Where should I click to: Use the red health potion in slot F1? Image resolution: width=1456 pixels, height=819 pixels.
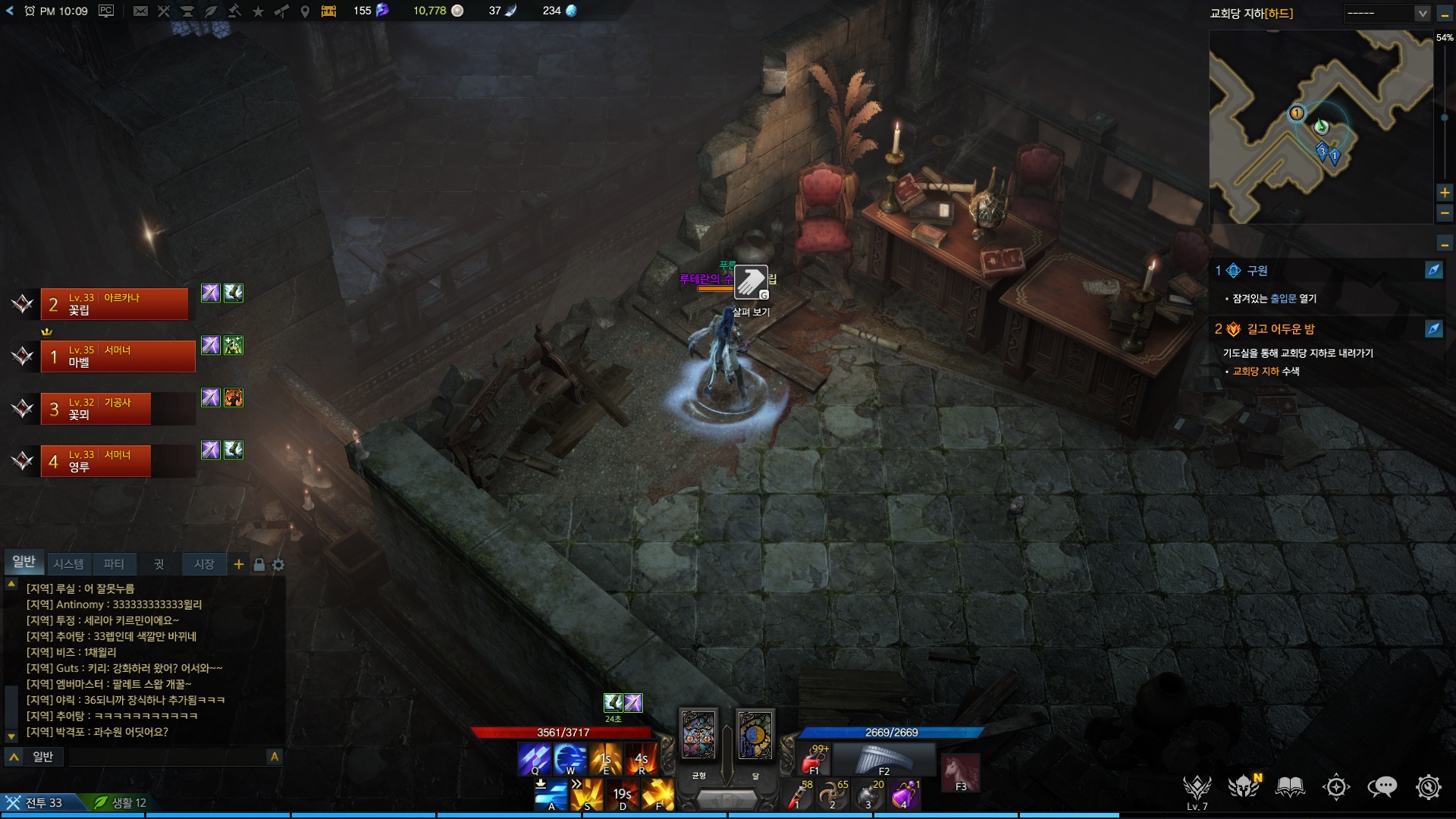pos(815,759)
